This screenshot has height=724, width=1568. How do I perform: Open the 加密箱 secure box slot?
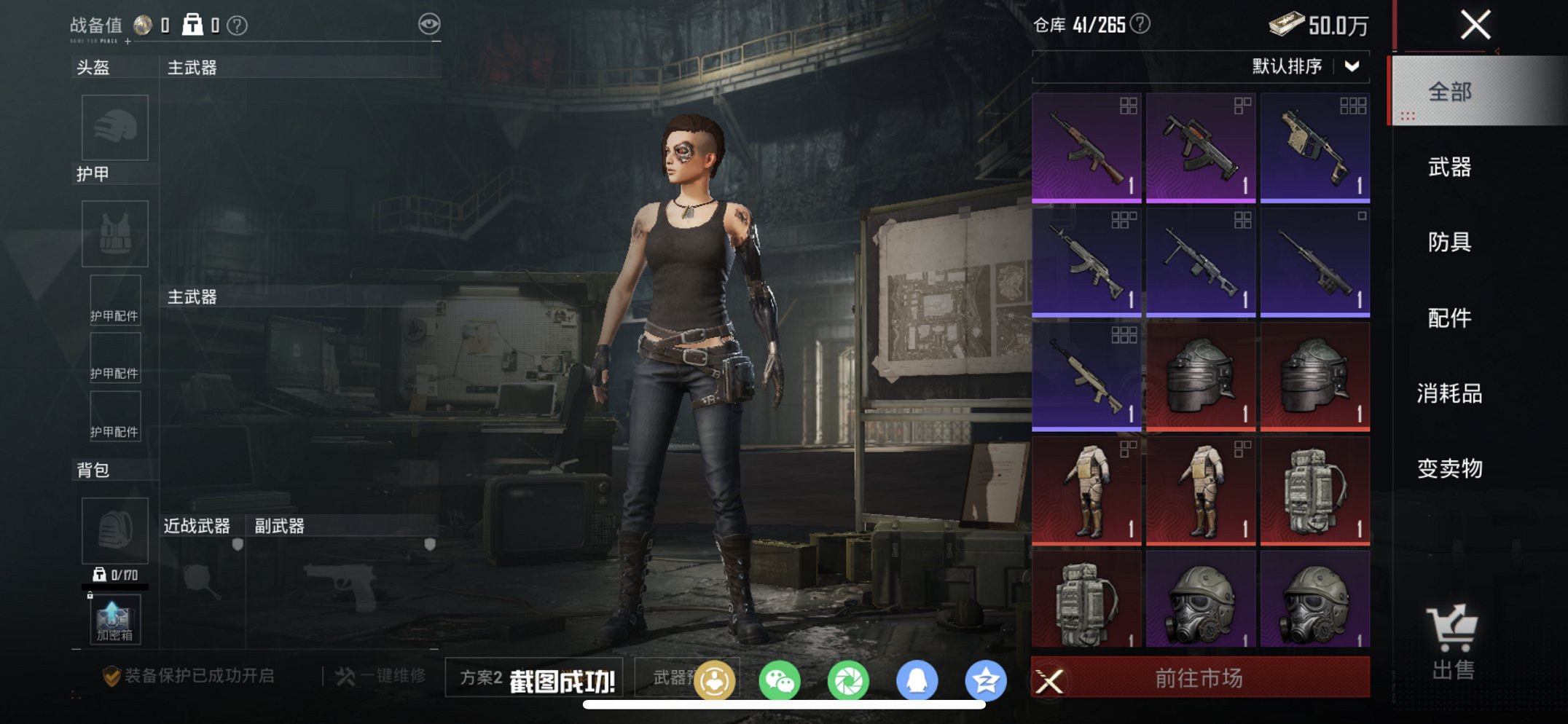click(x=114, y=620)
